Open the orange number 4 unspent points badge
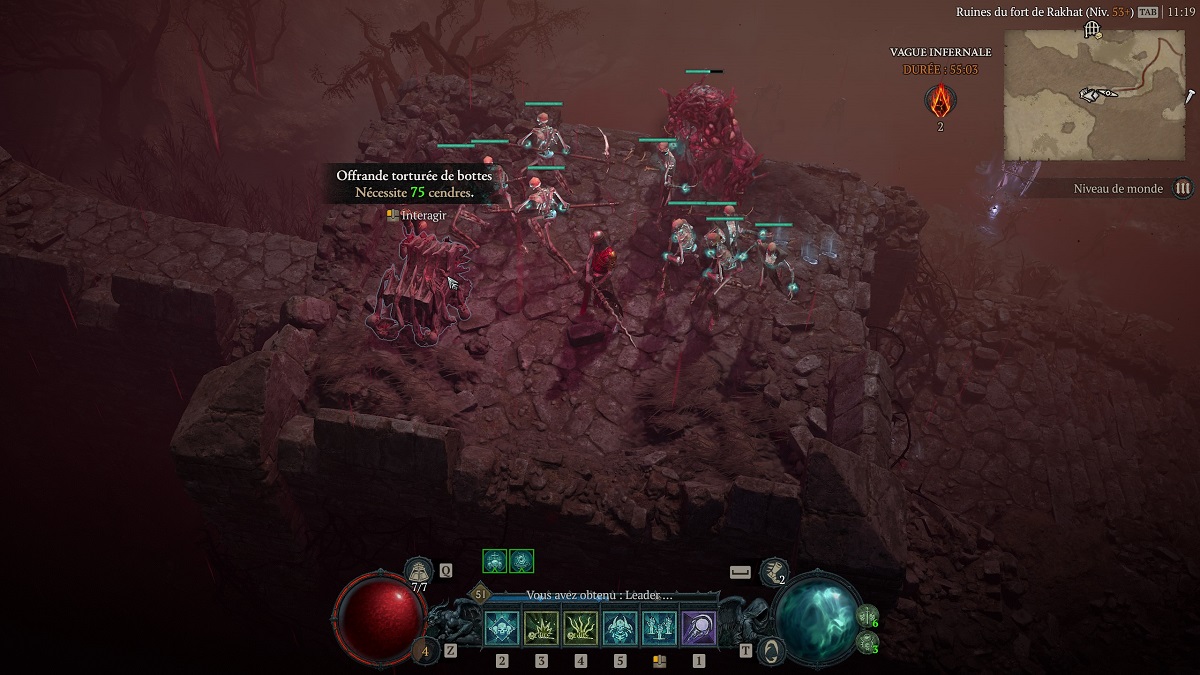The width and height of the screenshot is (1200, 675). pyautogui.click(x=424, y=651)
